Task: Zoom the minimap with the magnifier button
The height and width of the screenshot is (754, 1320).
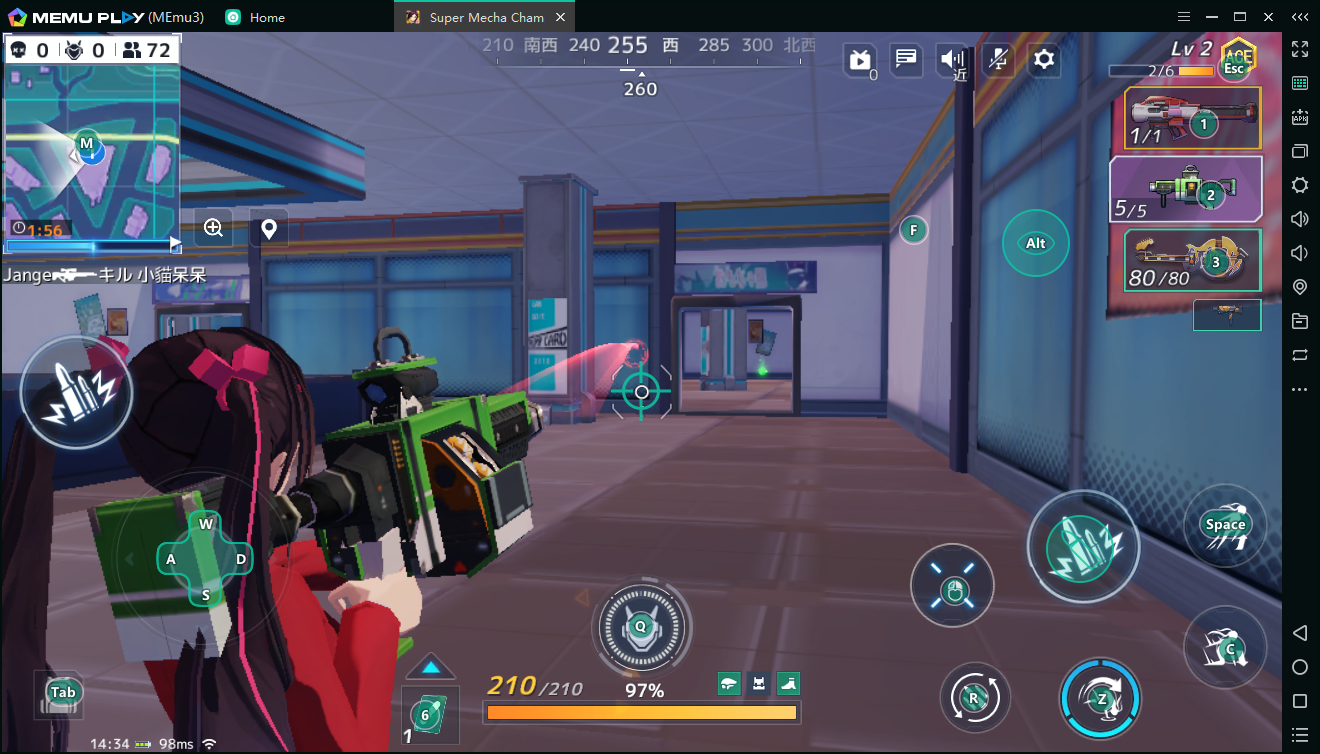Action: click(213, 228)
